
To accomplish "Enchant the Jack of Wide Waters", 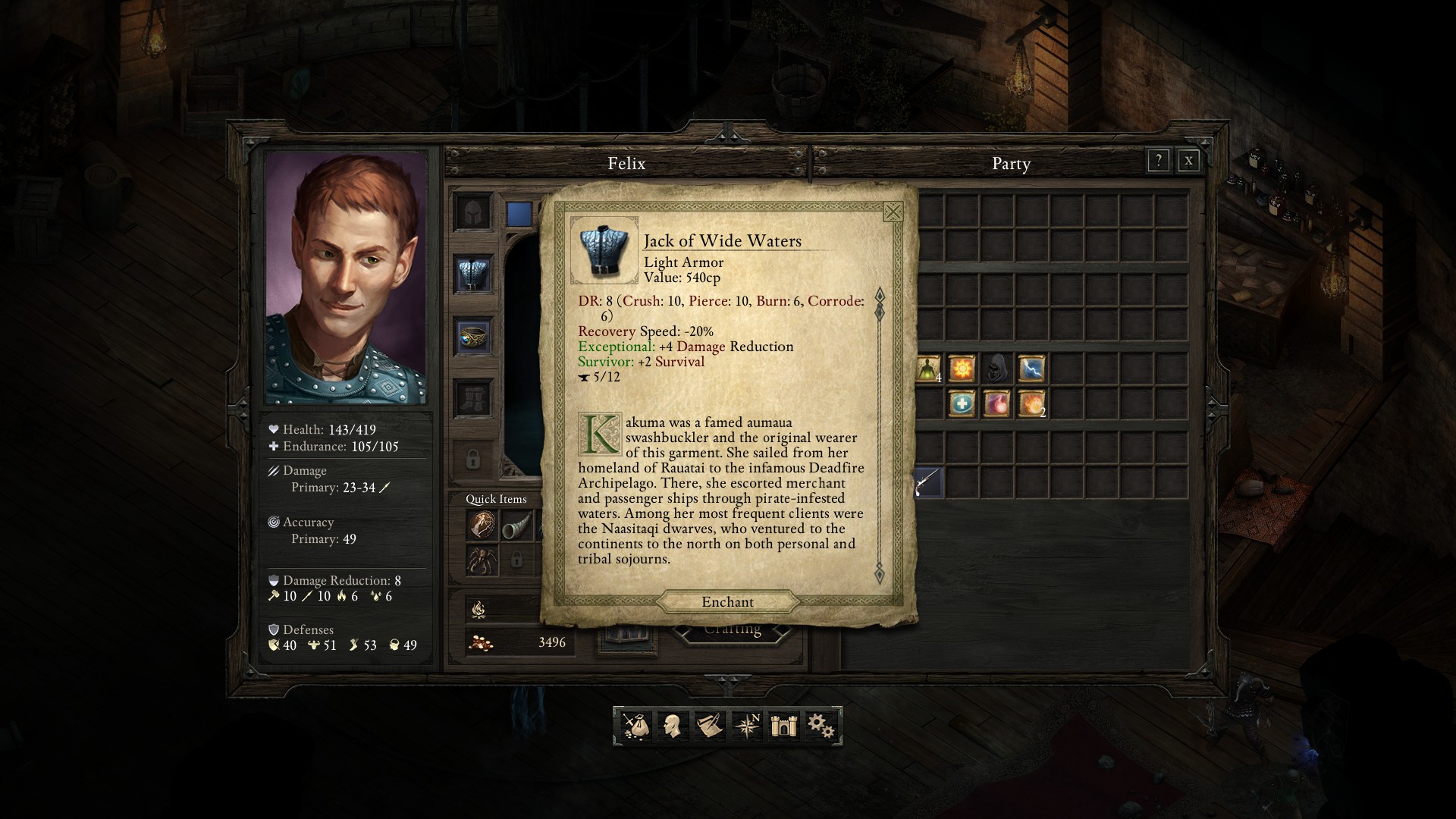I will [x=727, y=602].
